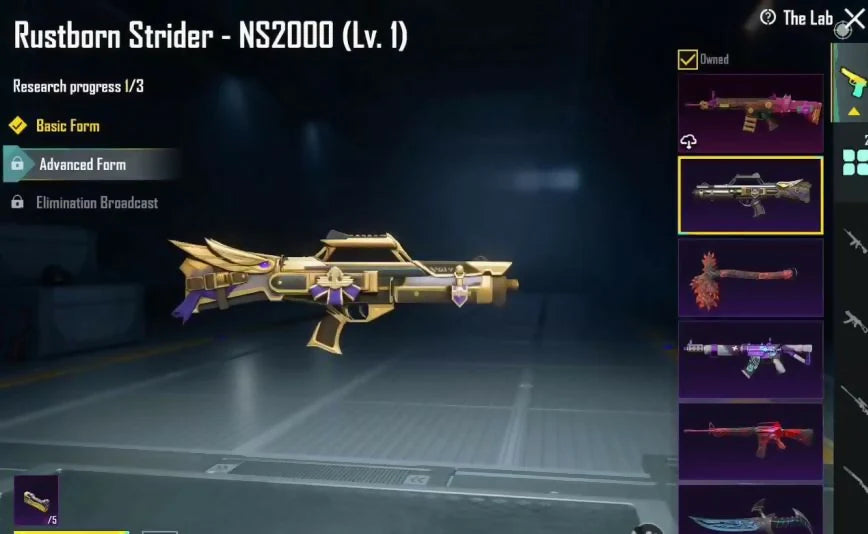868x534 pixels.
Task: Select the Basic Form option
Action: 67,126
